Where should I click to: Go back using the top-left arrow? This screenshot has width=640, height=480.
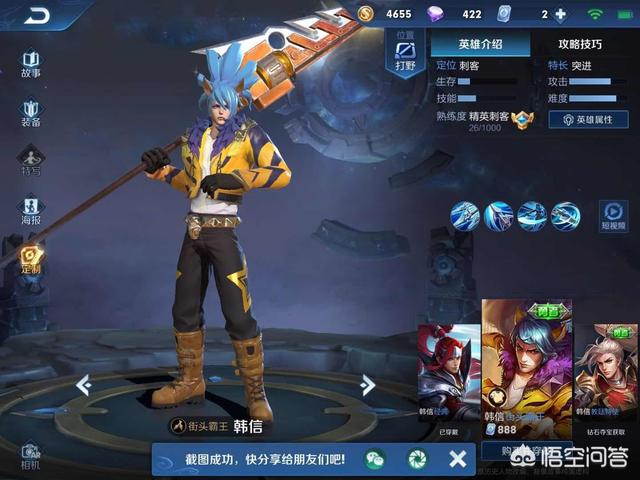(36, 15)
